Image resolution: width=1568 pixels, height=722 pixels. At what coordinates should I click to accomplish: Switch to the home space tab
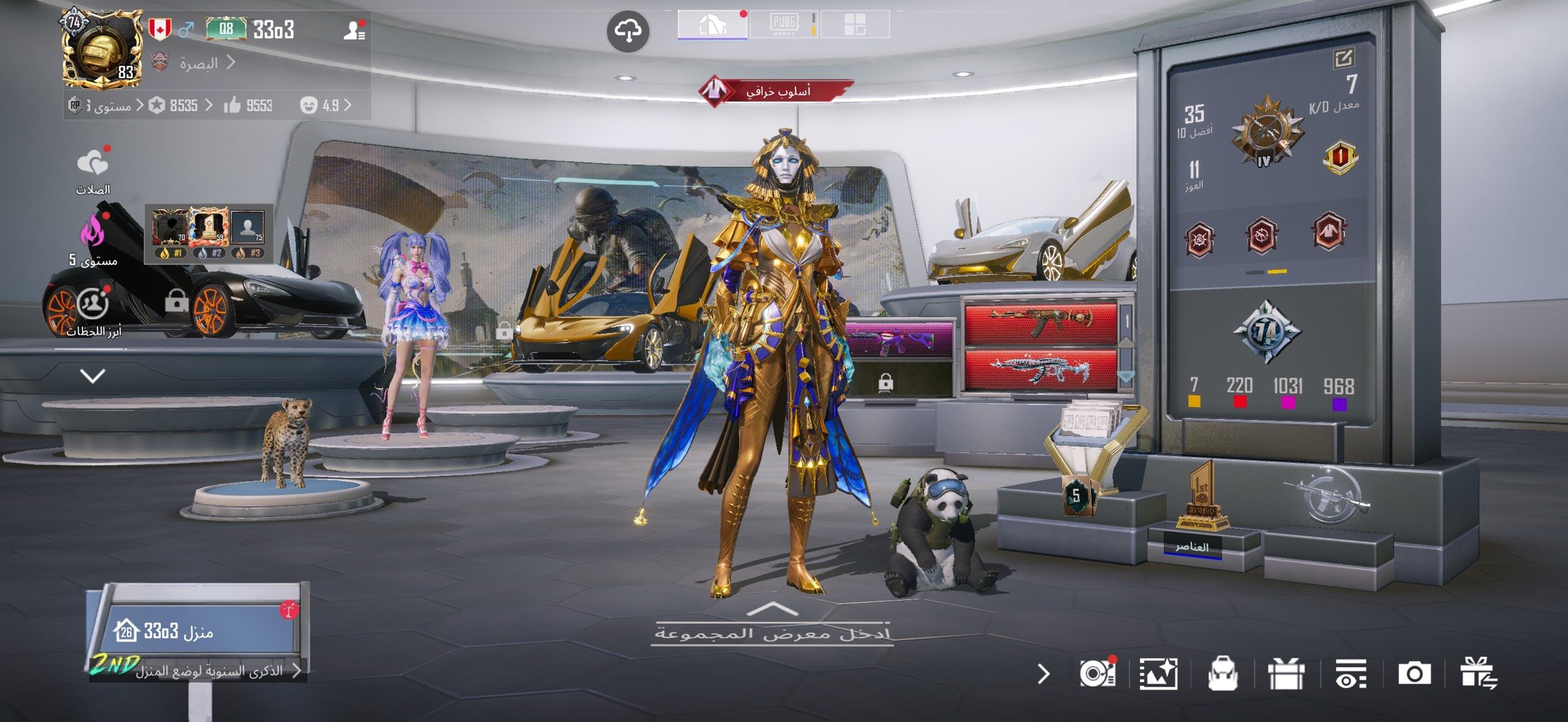(x=712, y=25)
